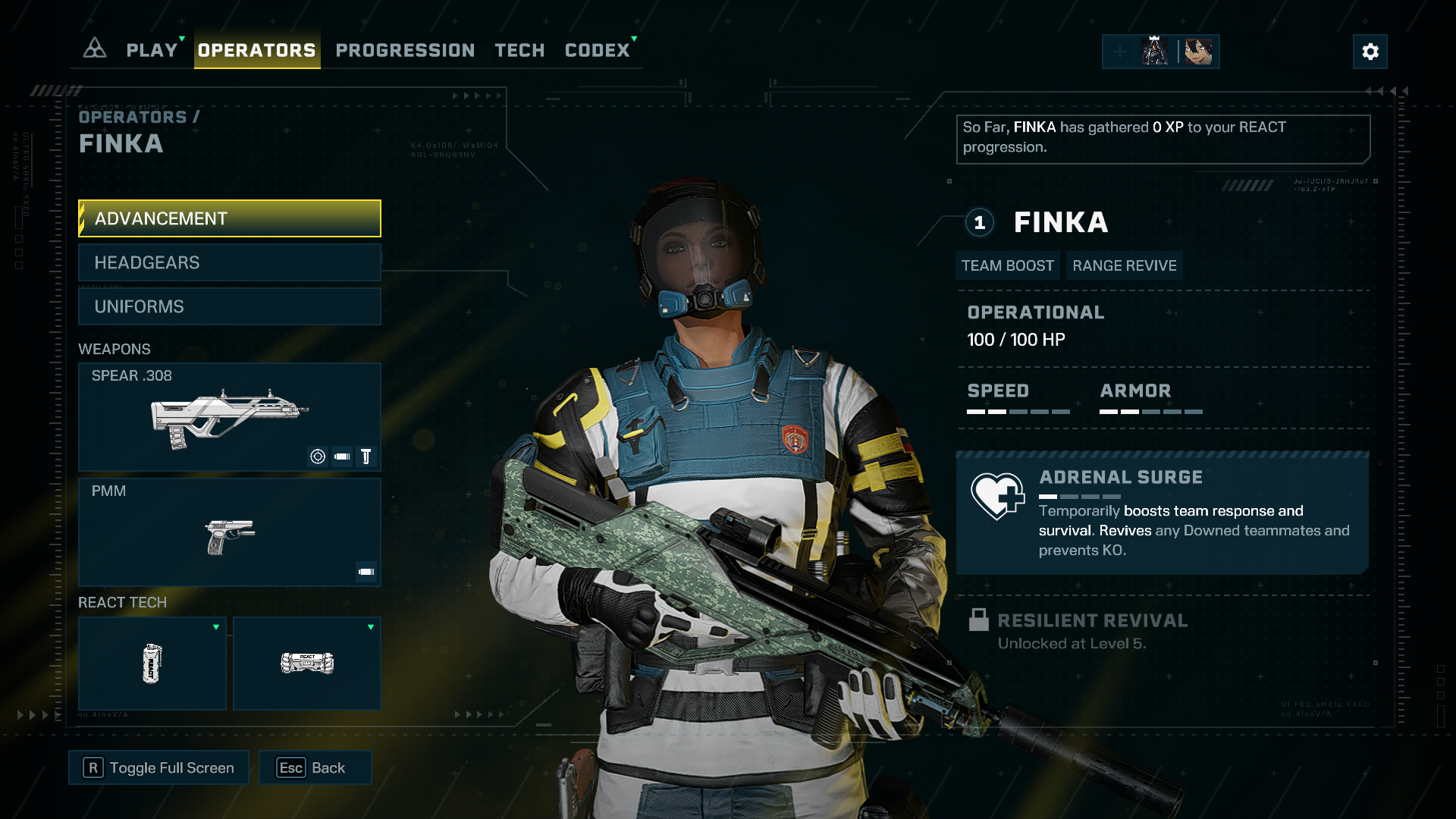Viewport: 1456px width, 819px height.
Task: Switch to the Progression tab
Action: pos(405,50)
